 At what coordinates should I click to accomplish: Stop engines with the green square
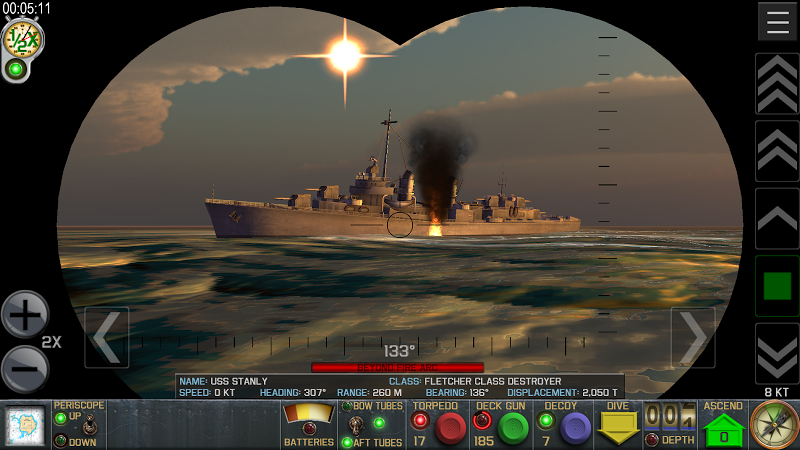777,286
